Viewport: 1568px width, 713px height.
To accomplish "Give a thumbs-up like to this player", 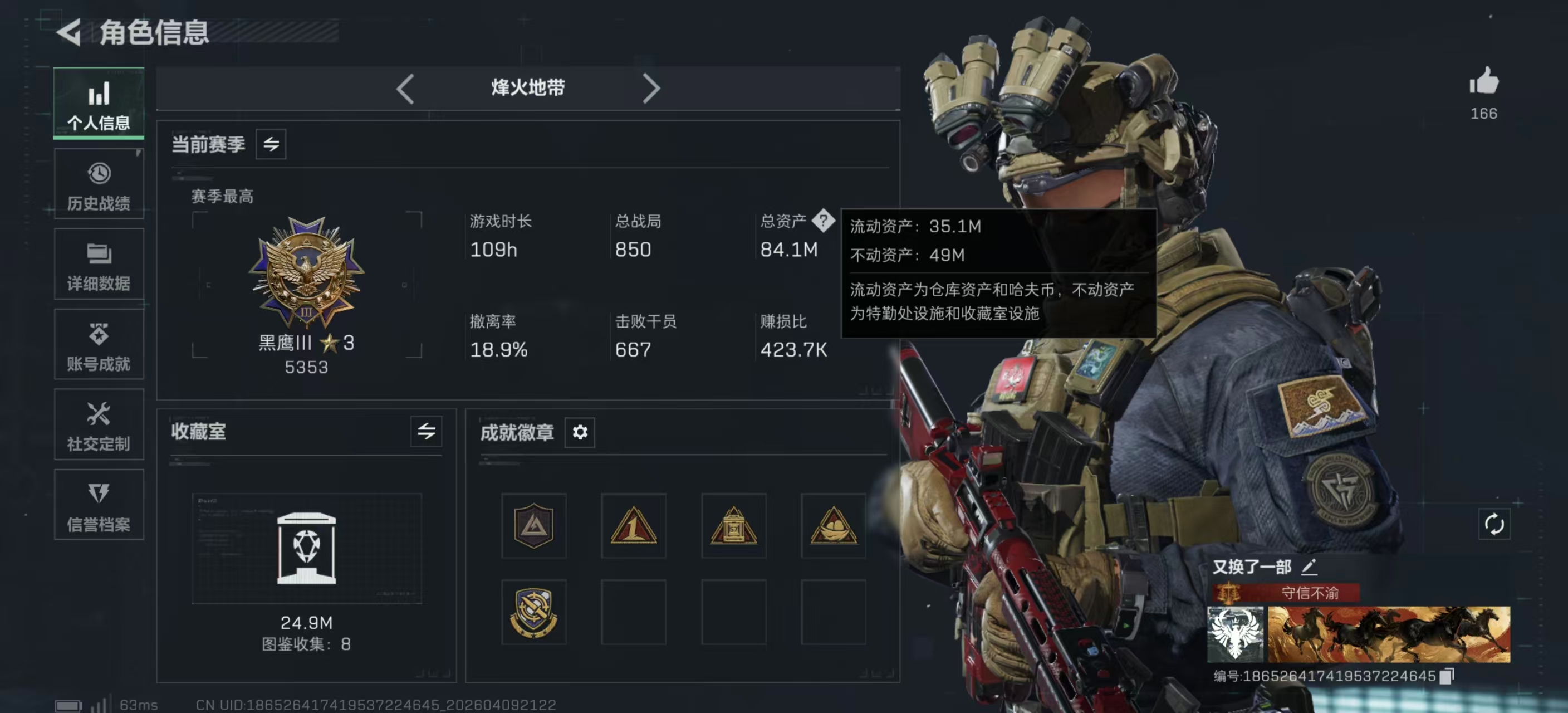I will coord(1483,81).
